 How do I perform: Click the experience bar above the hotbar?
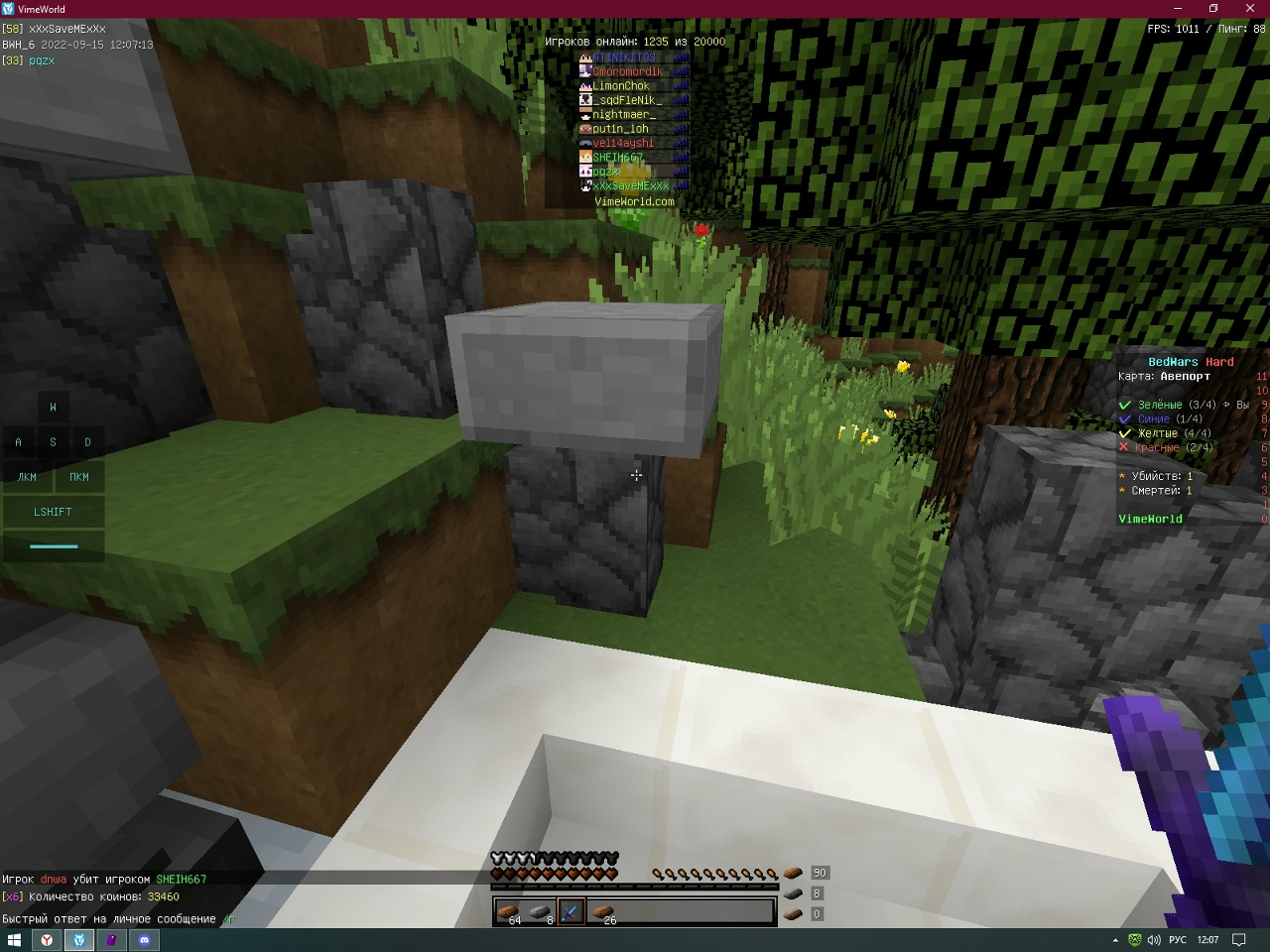635,890
